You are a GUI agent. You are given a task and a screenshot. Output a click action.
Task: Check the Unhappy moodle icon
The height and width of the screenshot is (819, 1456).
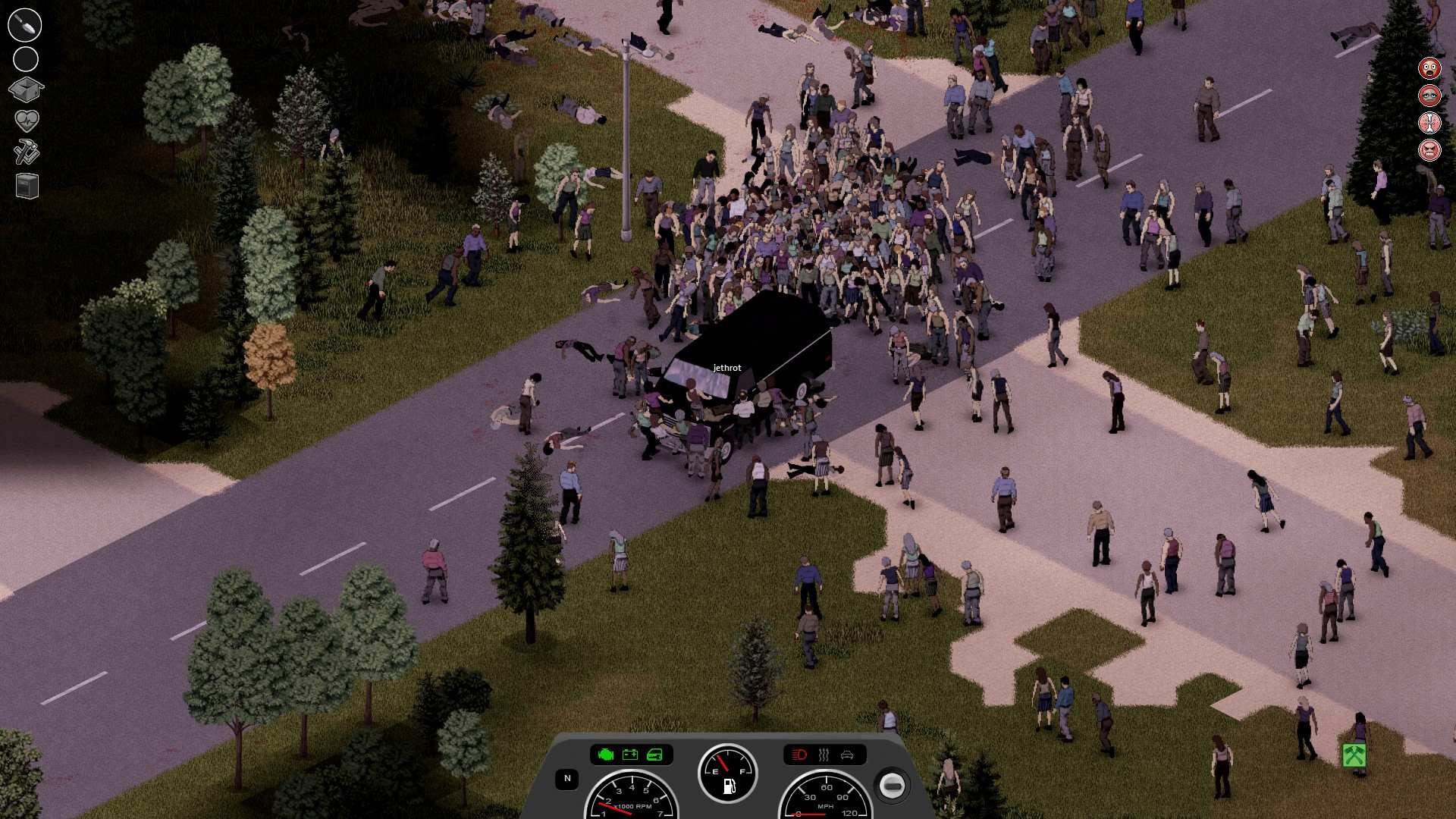pyautogui.click(x=1429, y=95)
